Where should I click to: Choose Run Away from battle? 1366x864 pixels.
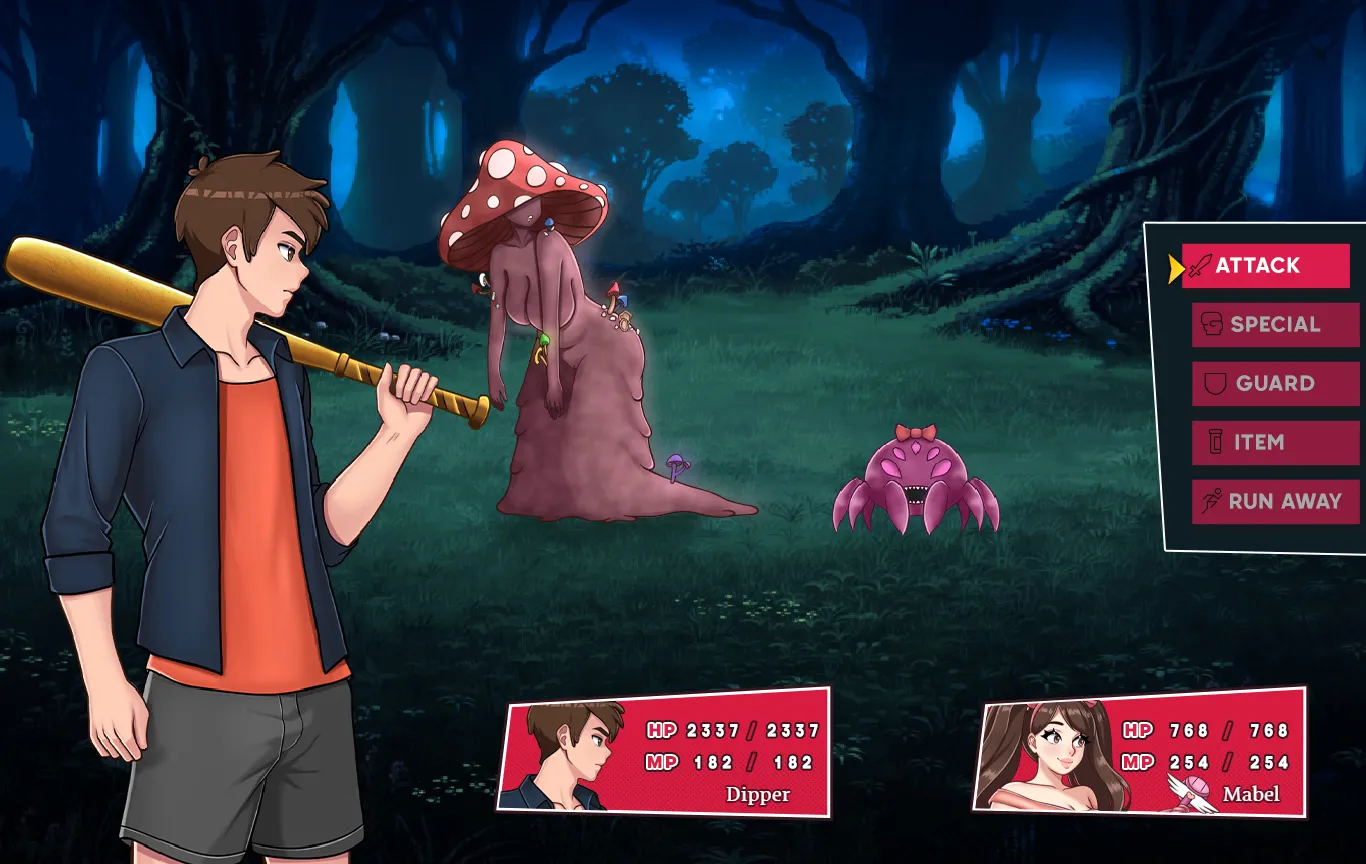point(1275,502)
